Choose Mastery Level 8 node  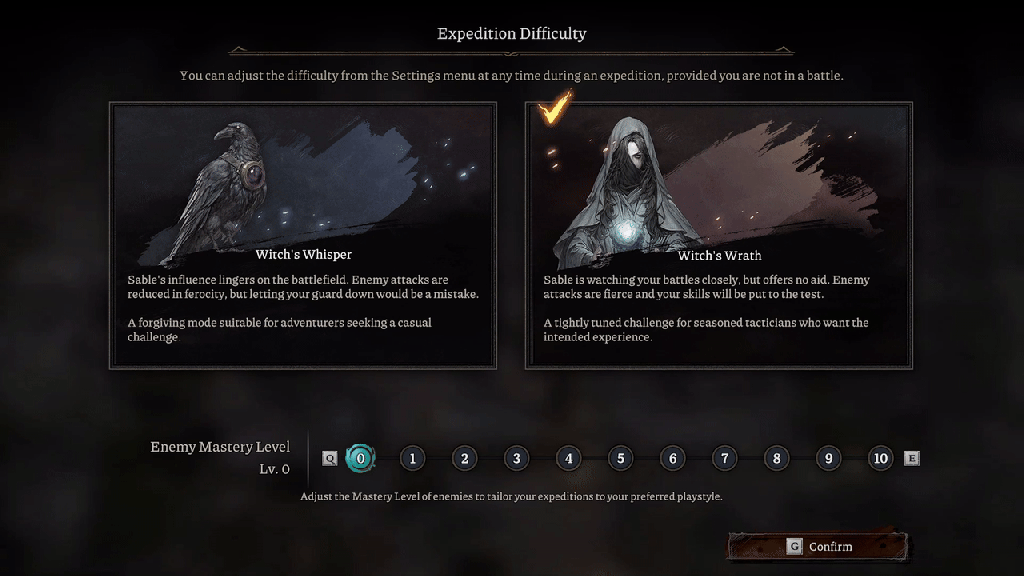776,459
